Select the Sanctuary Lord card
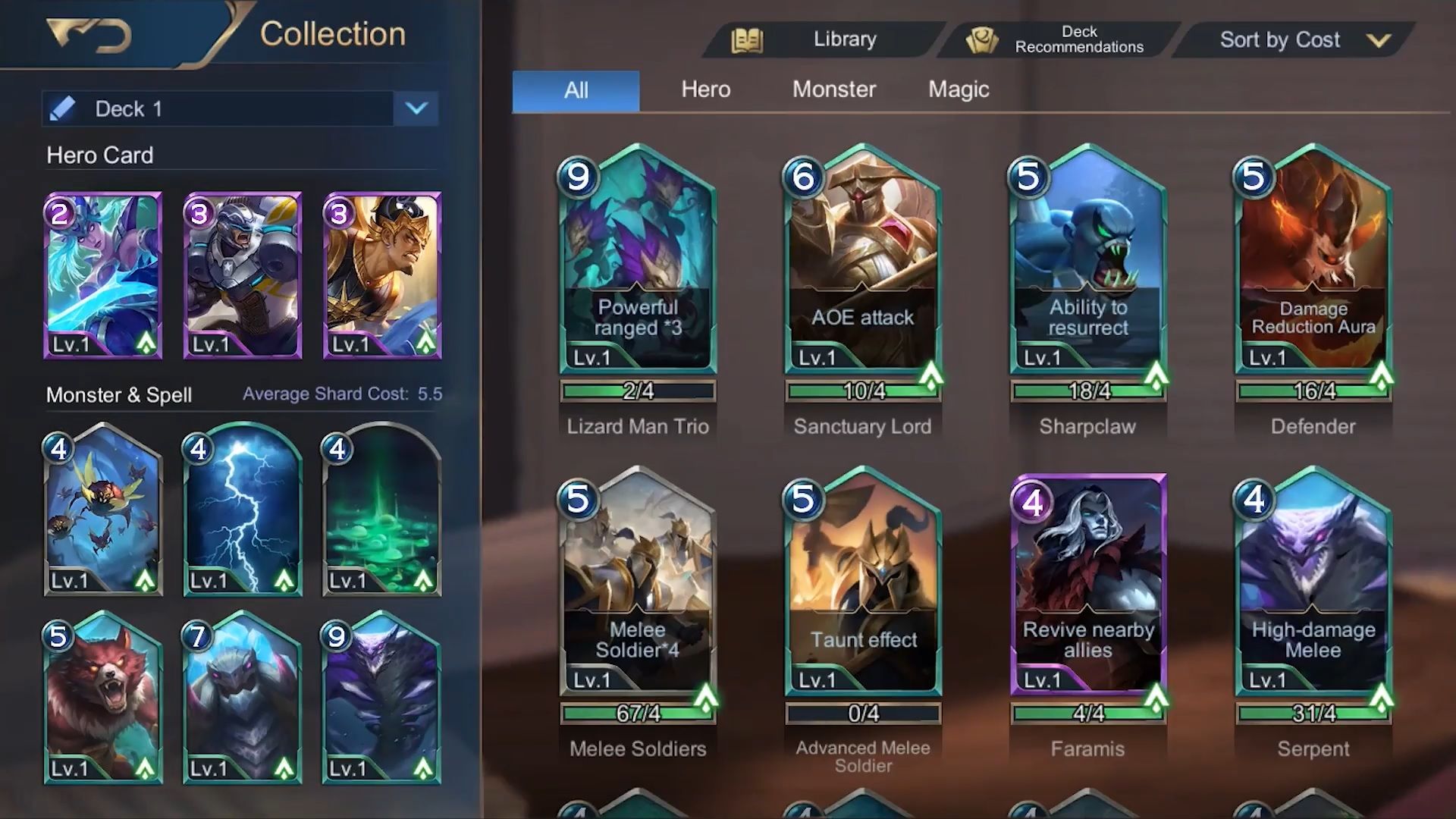 point(861,265)
